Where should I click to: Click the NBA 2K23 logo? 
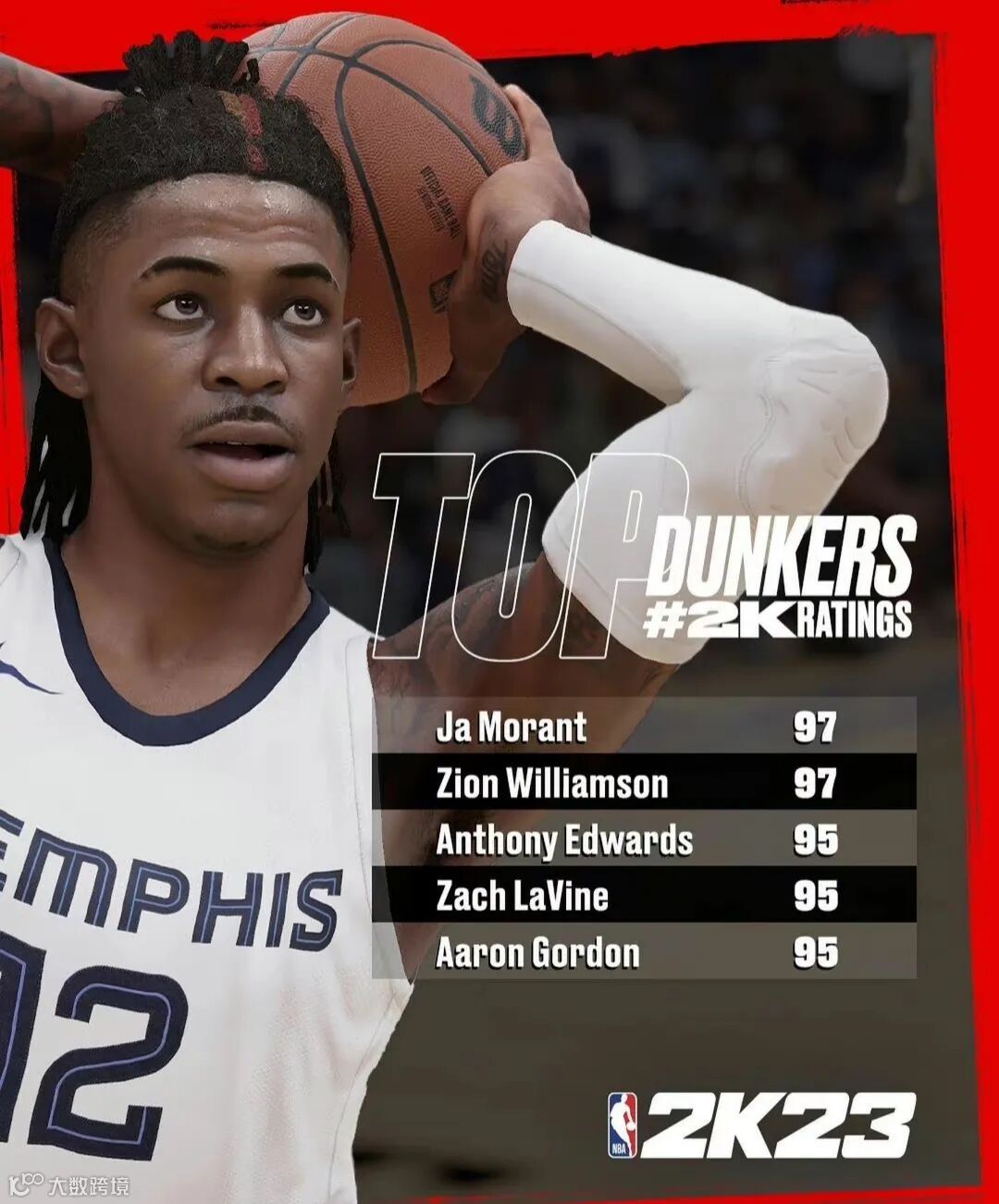(x=761, y=1124)
